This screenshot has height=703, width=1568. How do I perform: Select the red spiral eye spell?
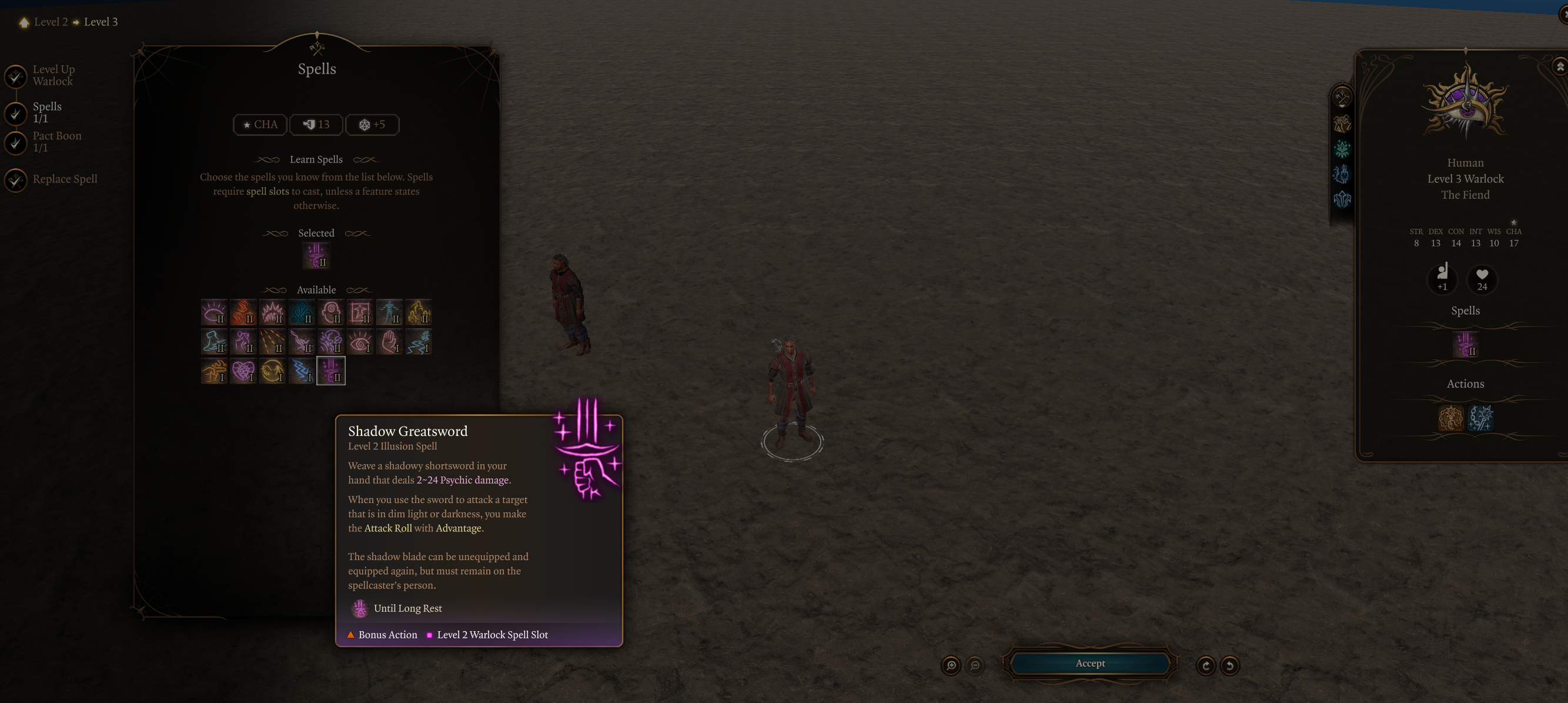pyautogui.click(x=360, y=342)
